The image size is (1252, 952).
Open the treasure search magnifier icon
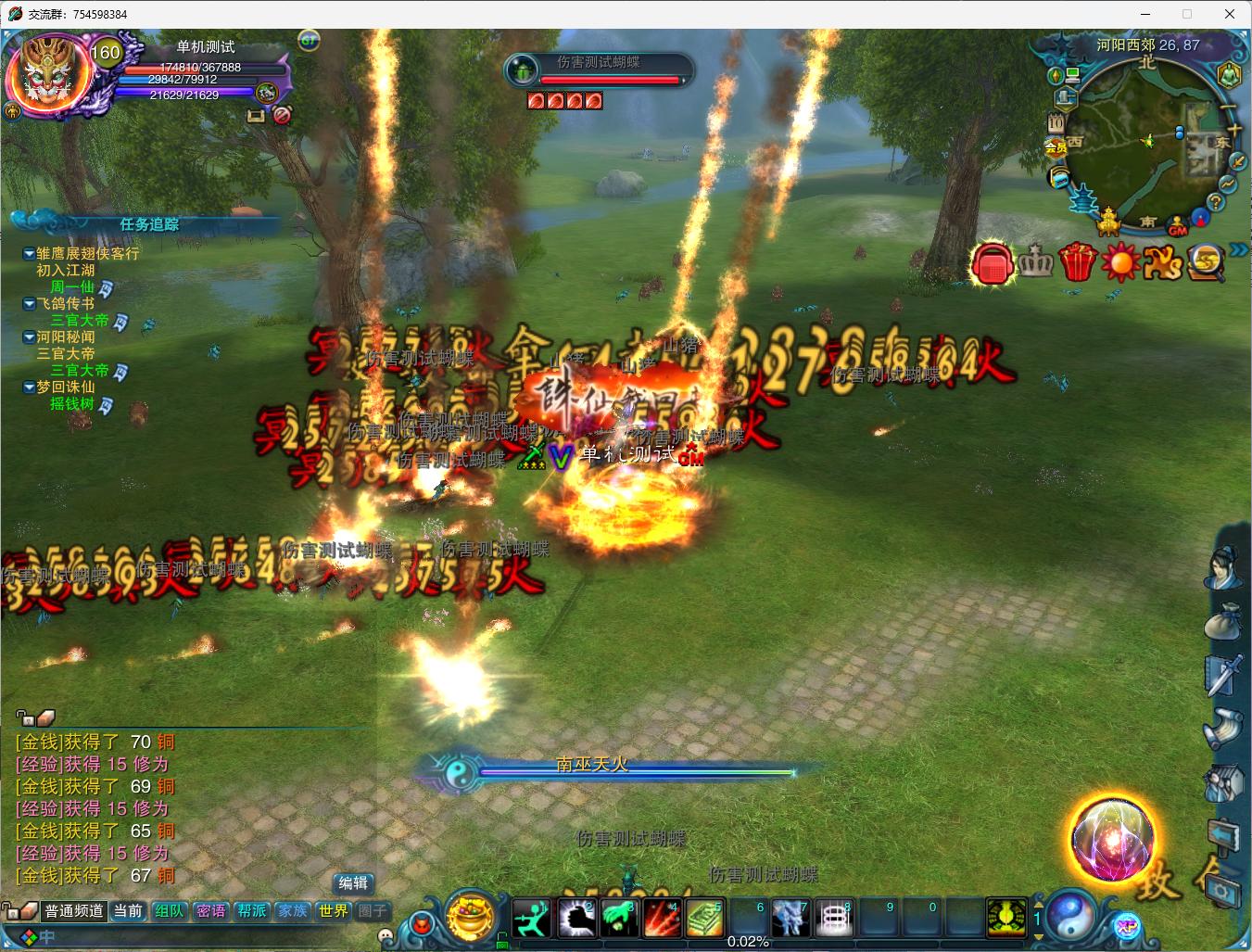point(1207,261)
